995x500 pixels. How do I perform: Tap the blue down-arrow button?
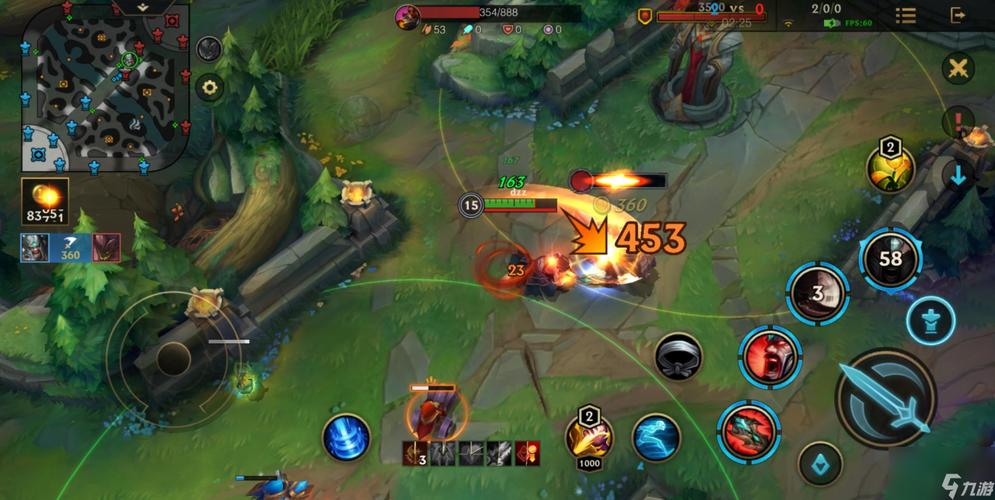(958, 176)
